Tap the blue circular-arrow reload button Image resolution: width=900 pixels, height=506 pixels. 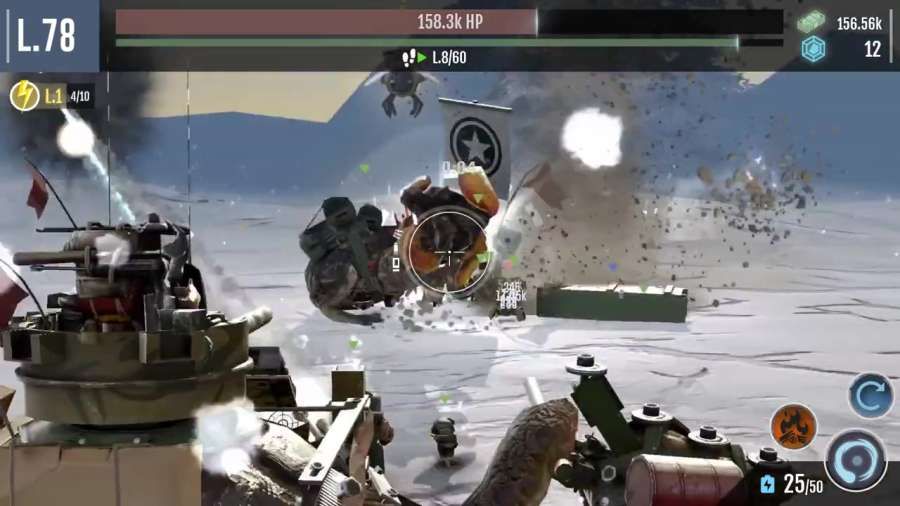pyautogui.click(x=870, y=395)
